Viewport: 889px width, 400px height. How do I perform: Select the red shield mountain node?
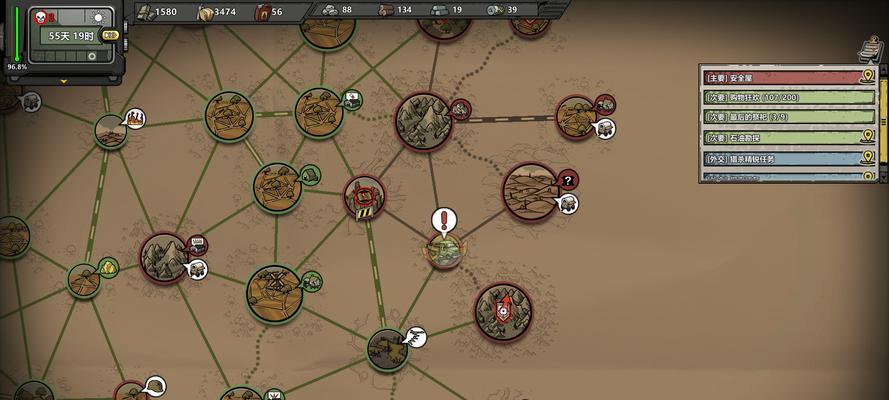[503, 309]
